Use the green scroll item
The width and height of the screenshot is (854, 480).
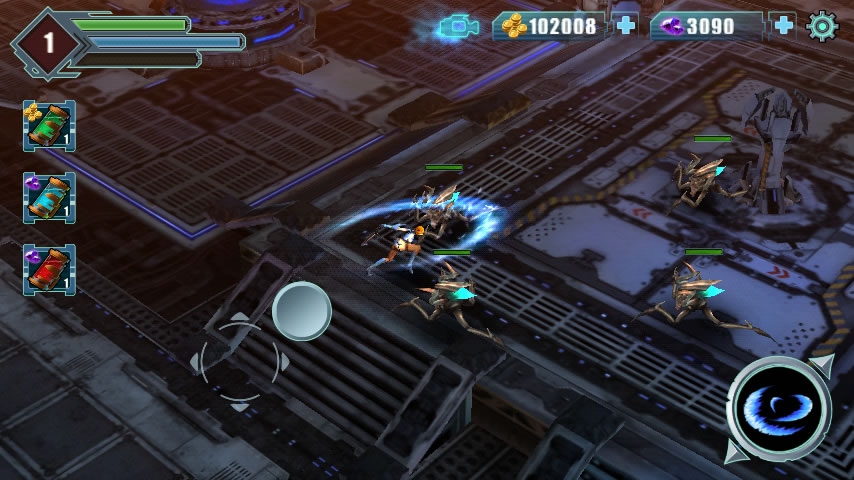pyautogui.click(x=49, y=126)
